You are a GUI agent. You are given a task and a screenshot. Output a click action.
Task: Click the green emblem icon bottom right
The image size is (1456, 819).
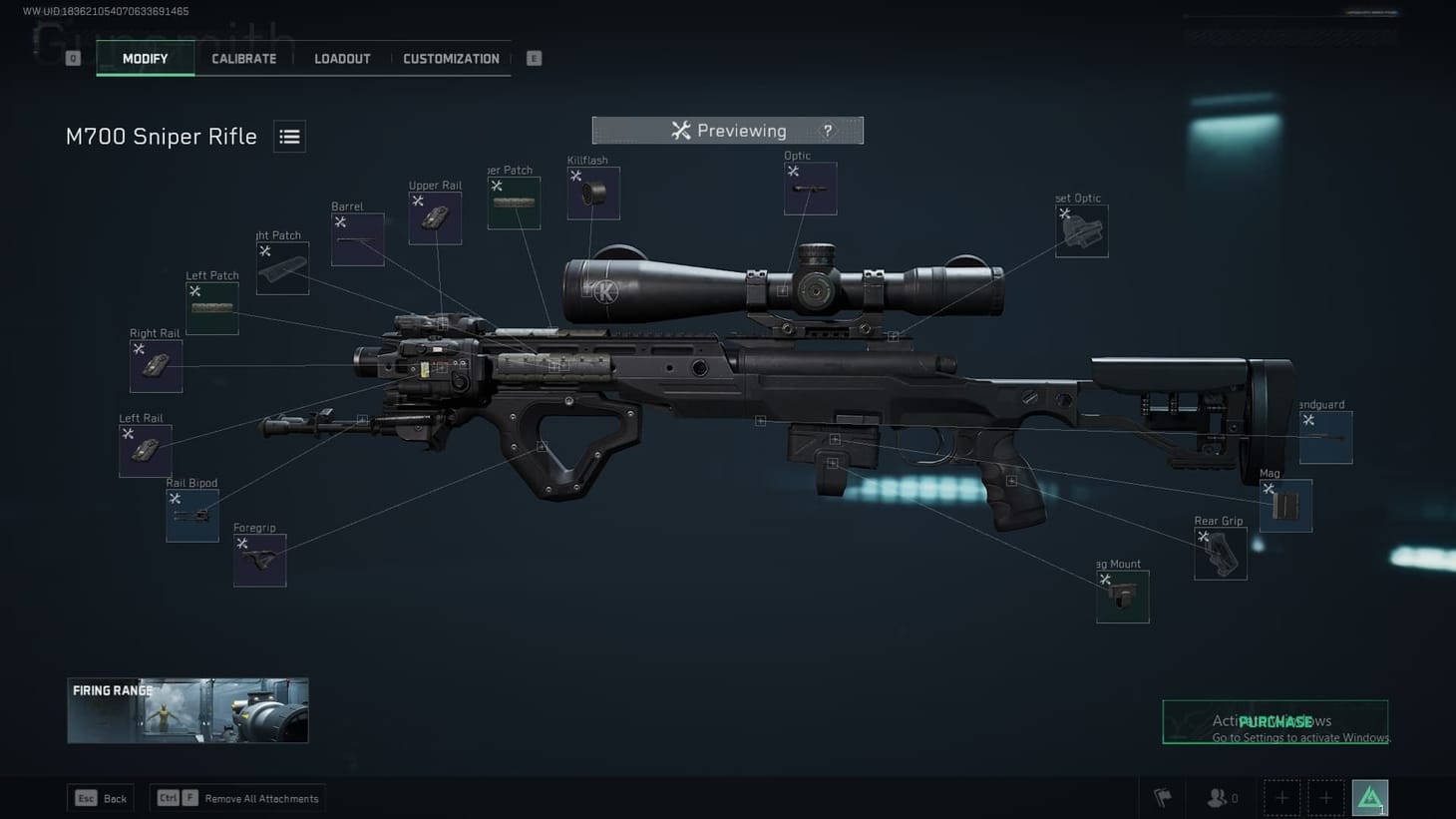(1369, 797)
